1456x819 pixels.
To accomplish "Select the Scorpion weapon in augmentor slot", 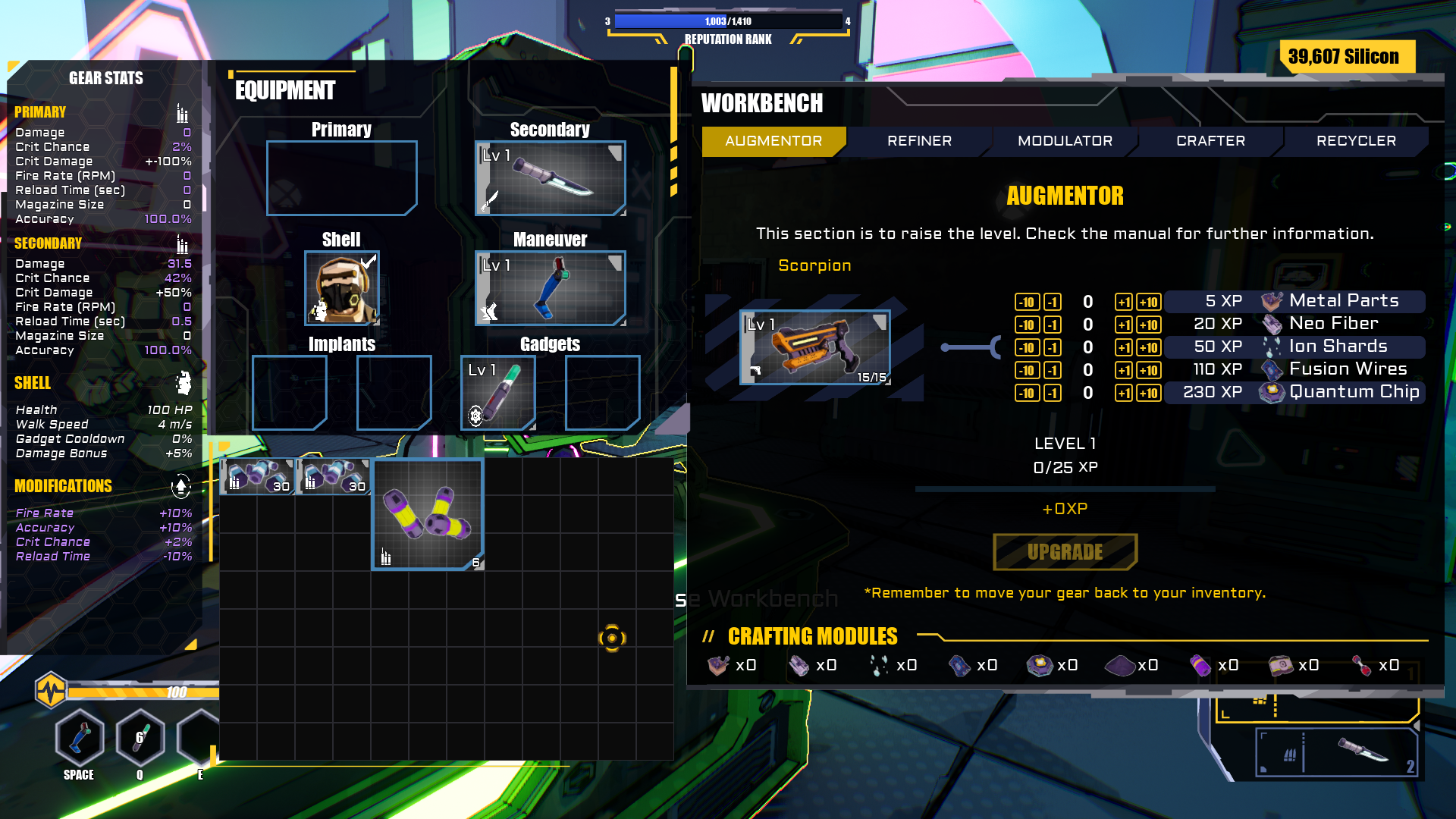I will 815,347.
